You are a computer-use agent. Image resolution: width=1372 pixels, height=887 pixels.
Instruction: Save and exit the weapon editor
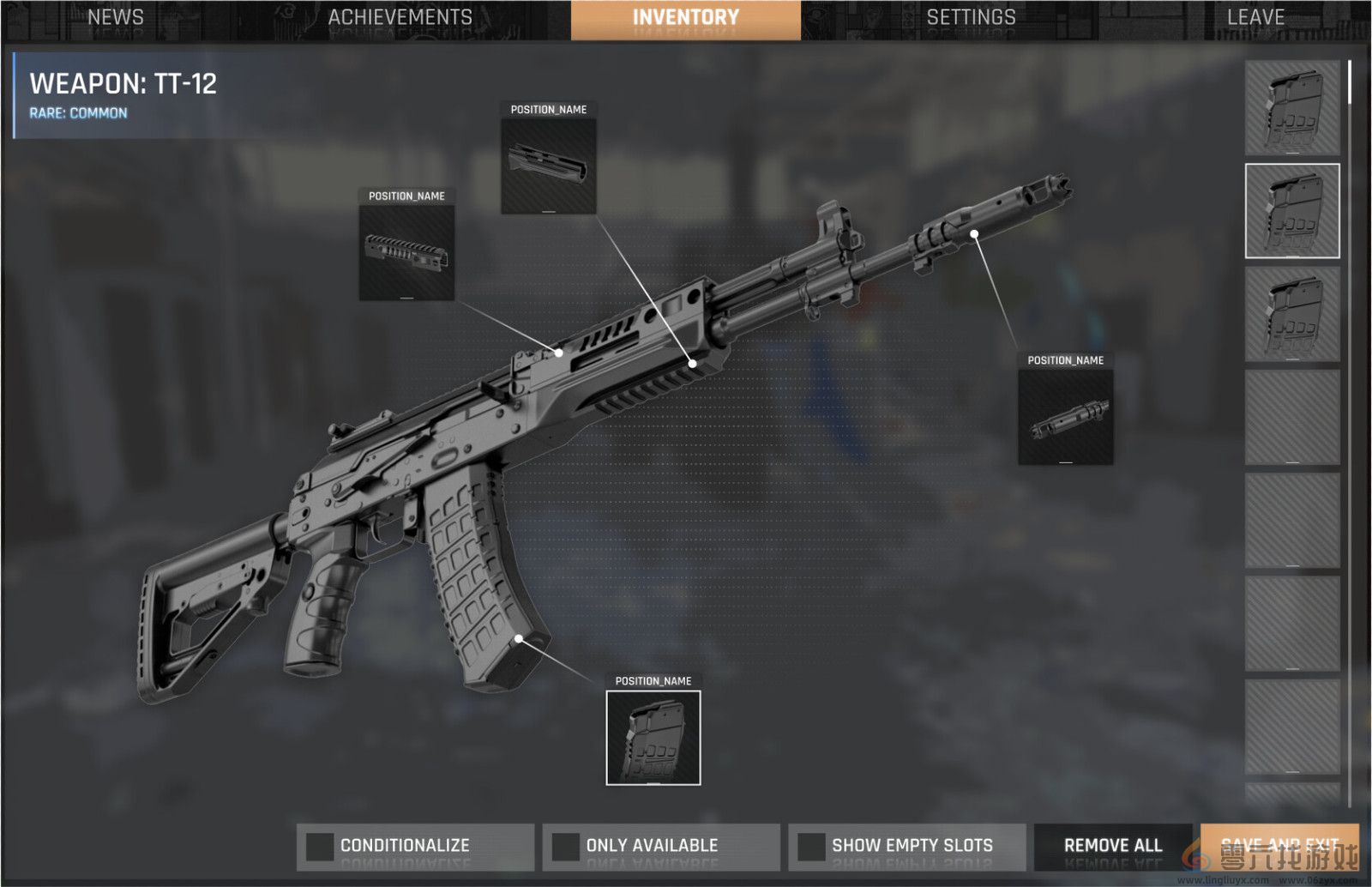pos(1279,846)
